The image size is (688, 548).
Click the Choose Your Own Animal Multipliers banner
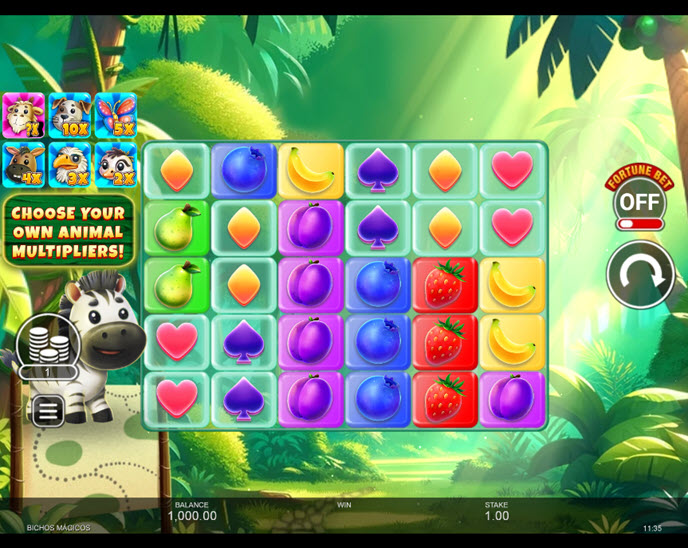click(x=69, y=231)
